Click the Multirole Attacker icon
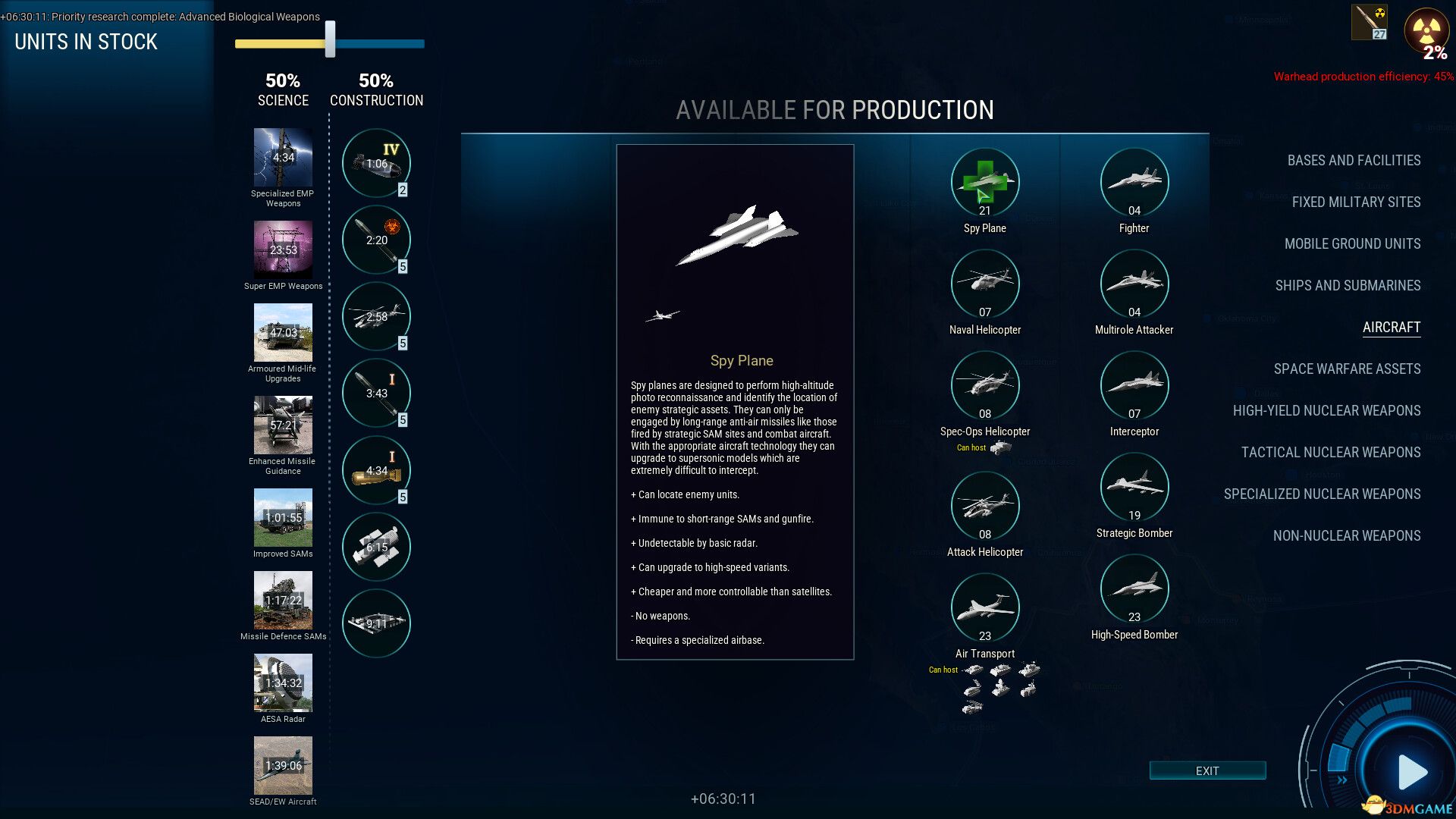Viewport: 1456px width, 819px height. pyautogui.click(x=1133, y=284)
